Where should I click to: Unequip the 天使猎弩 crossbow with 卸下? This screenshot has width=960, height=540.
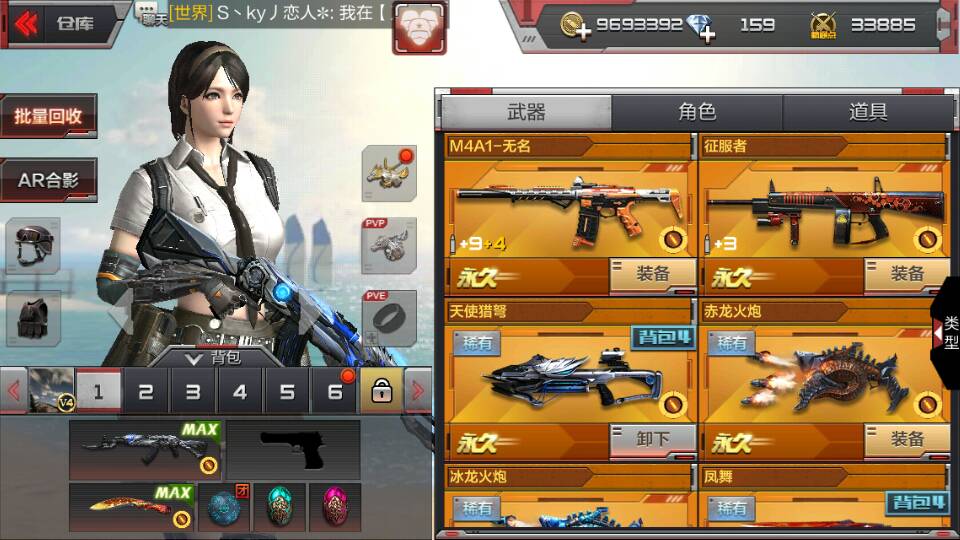(653, 439)
